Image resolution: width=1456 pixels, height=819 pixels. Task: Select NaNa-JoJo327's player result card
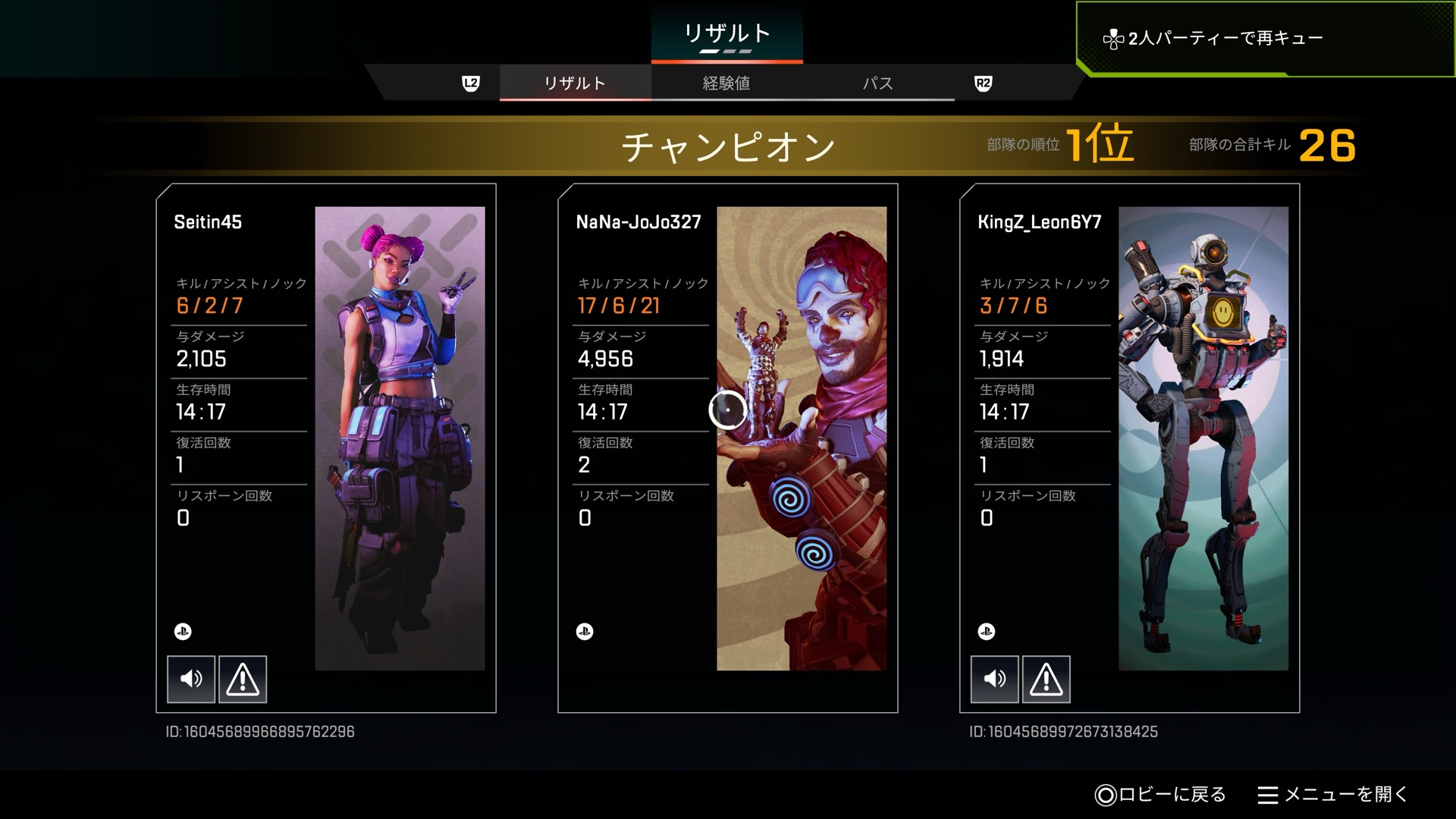728,447
